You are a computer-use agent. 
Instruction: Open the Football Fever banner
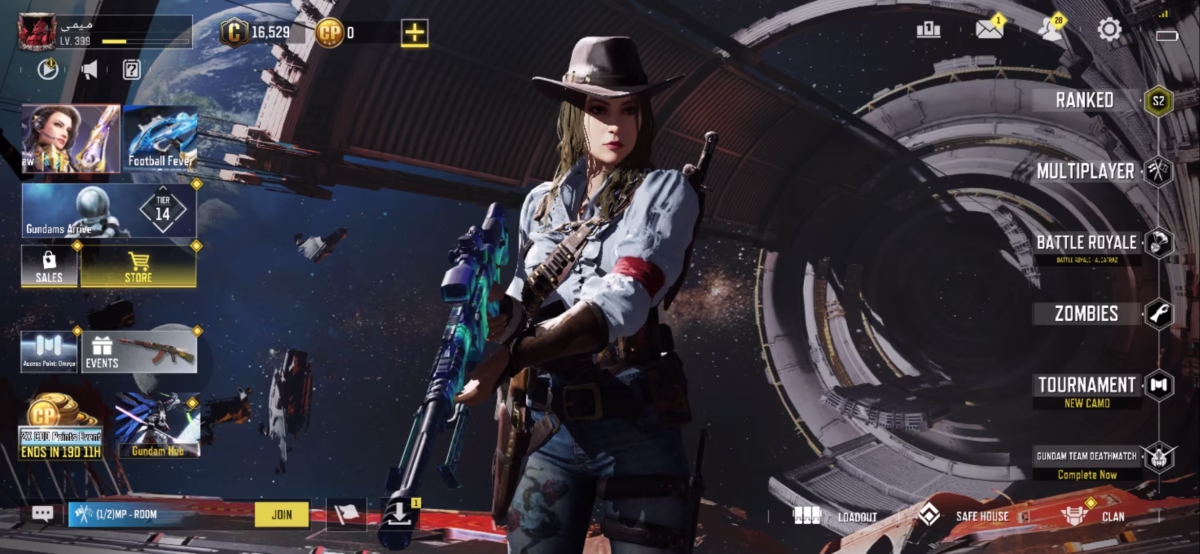tap(160, 138)
